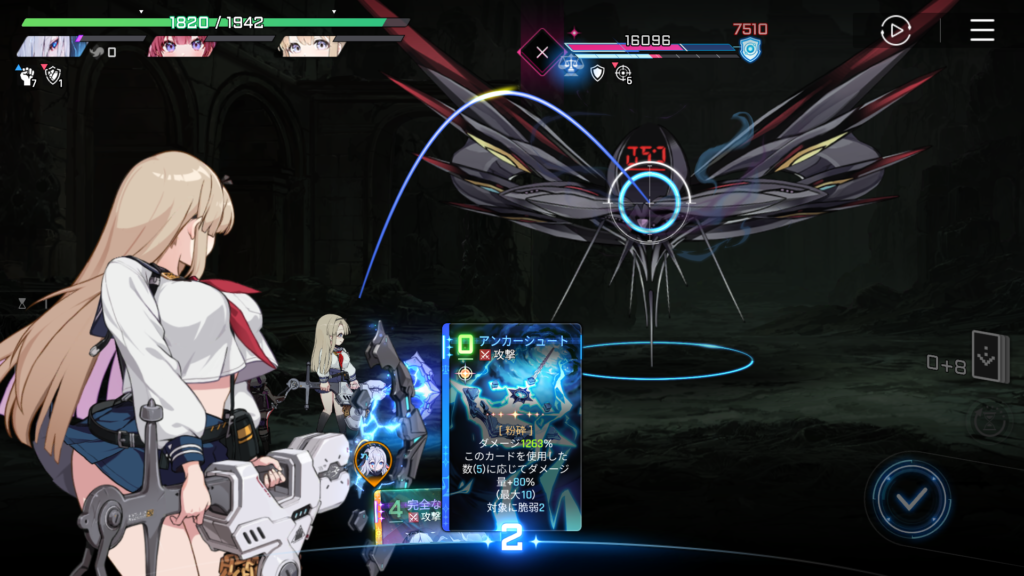
Task: View the enemy's target-mark debuff icon
Action: [623, 72]
